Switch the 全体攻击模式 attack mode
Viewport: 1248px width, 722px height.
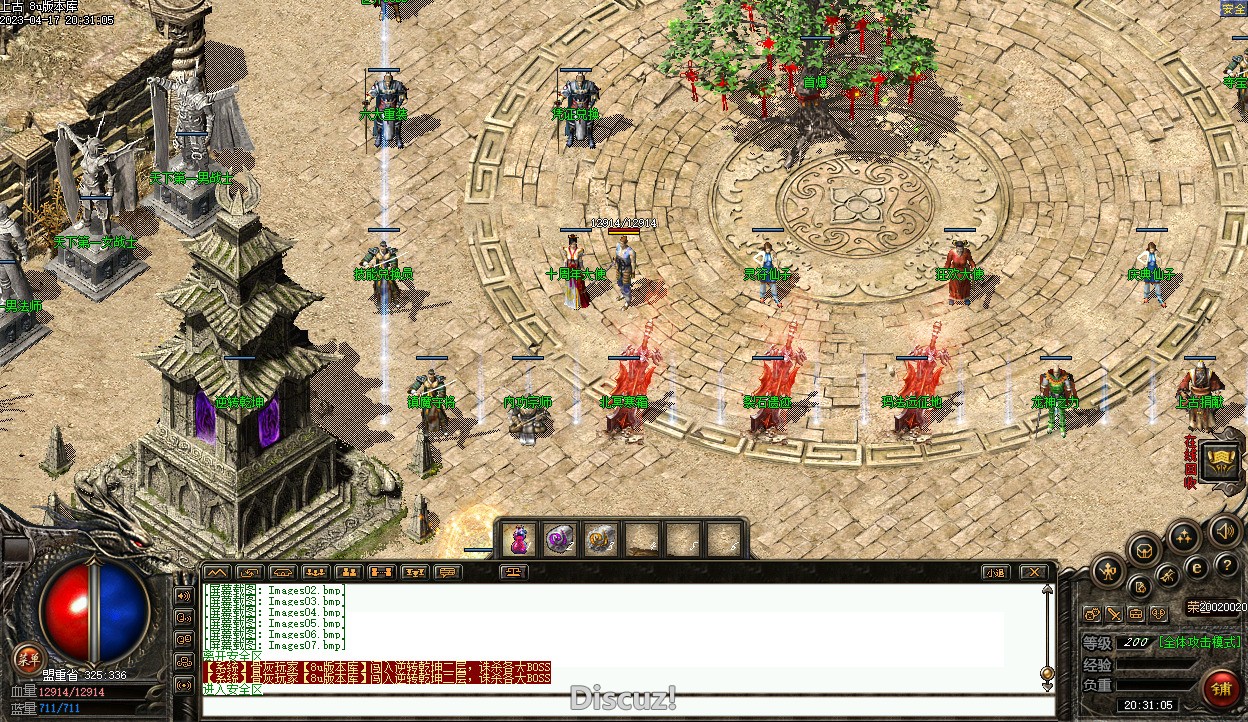[1200, 642]
